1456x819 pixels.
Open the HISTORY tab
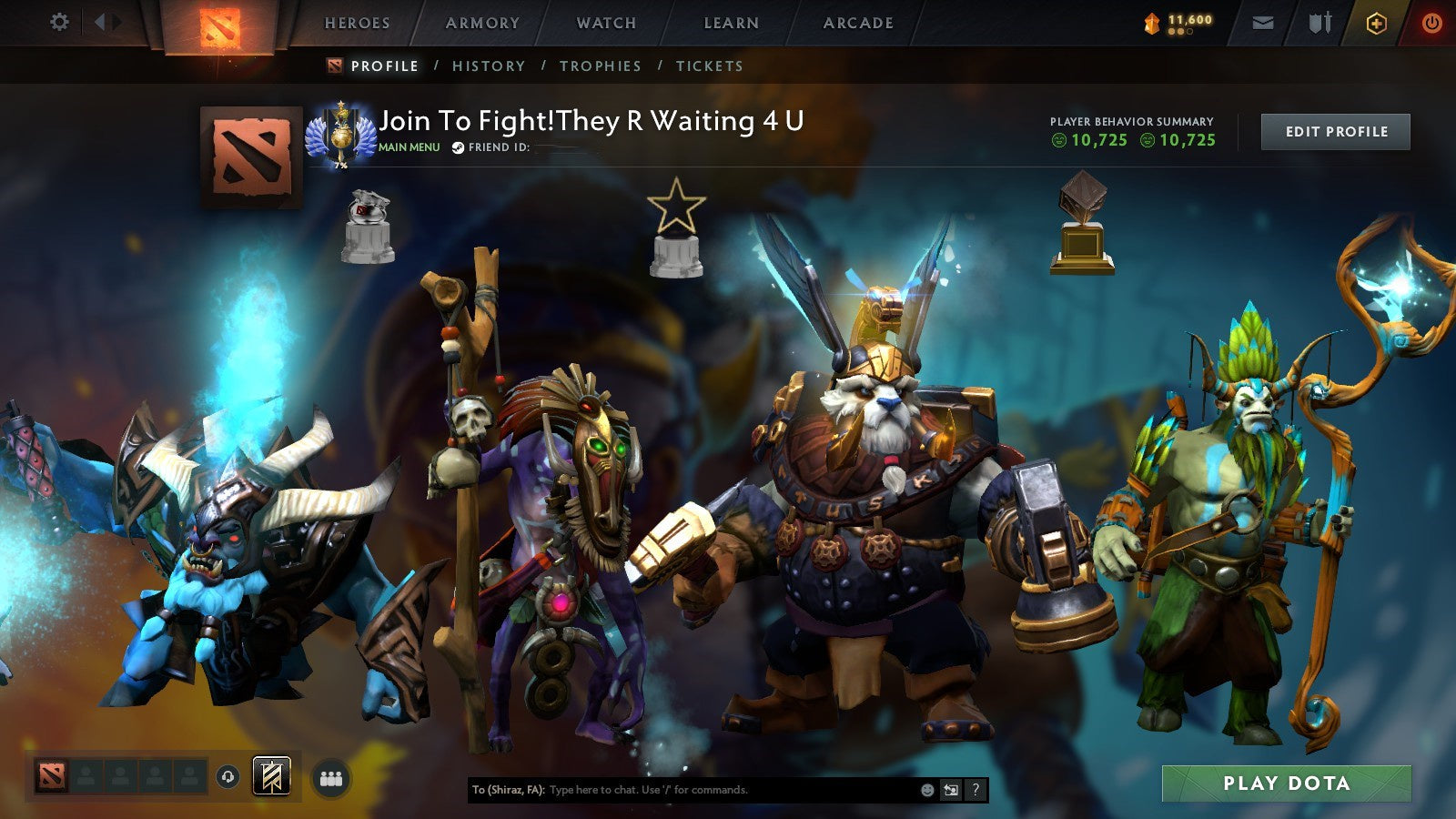tap(489, 66)
